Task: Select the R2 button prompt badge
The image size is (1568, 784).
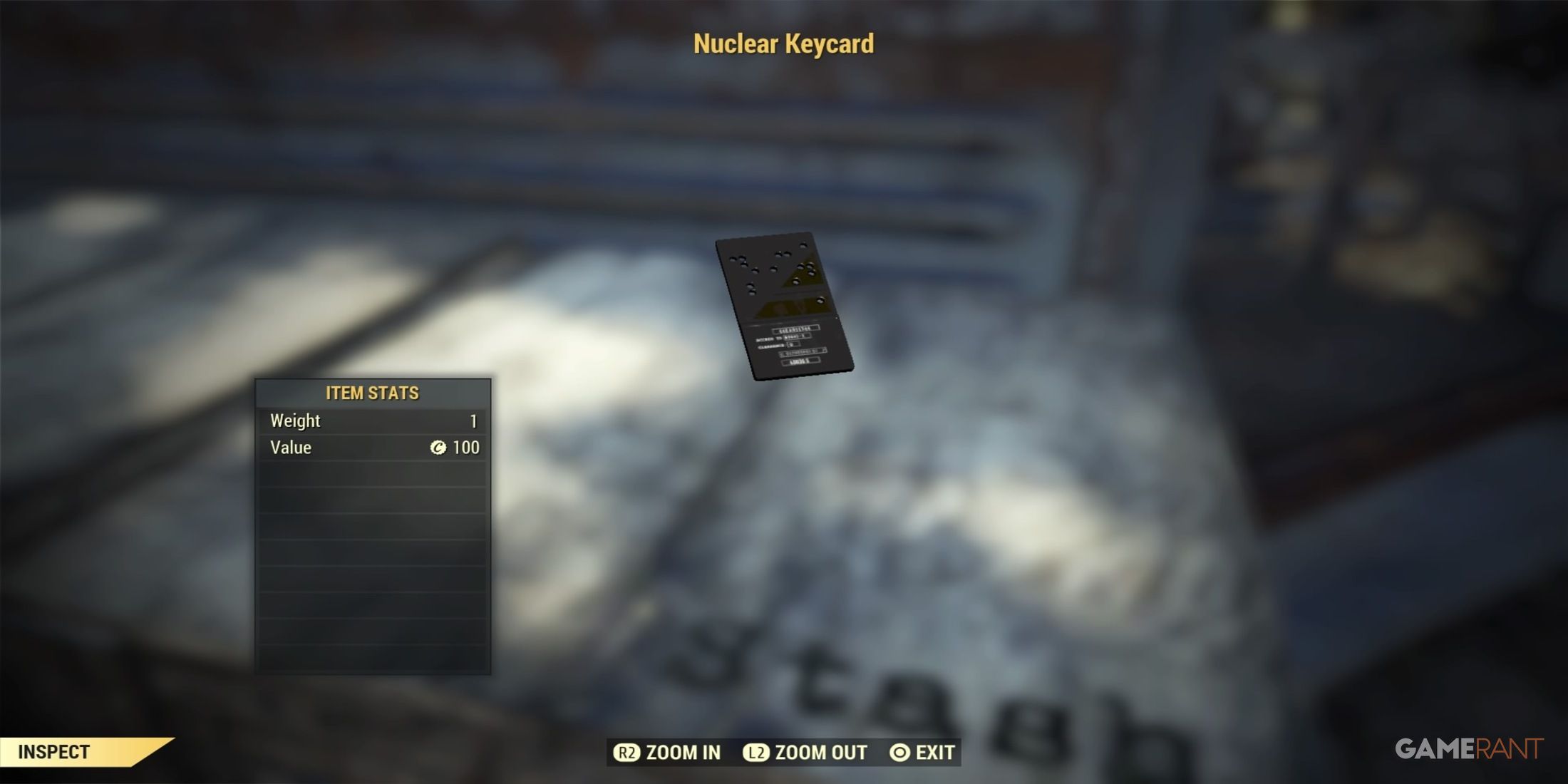Action: [x=627, y=752]
